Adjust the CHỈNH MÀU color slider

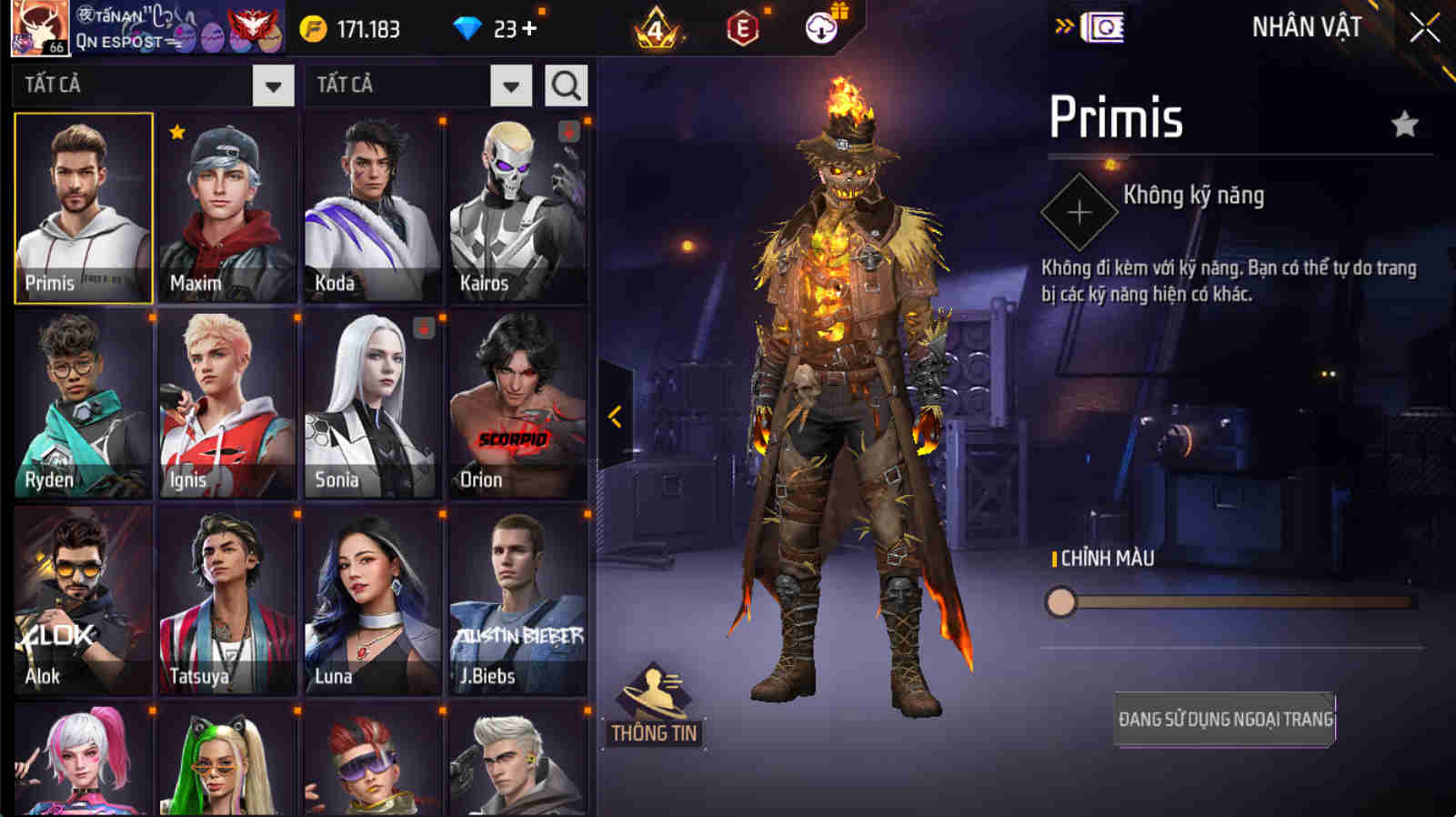[1060, 602]
